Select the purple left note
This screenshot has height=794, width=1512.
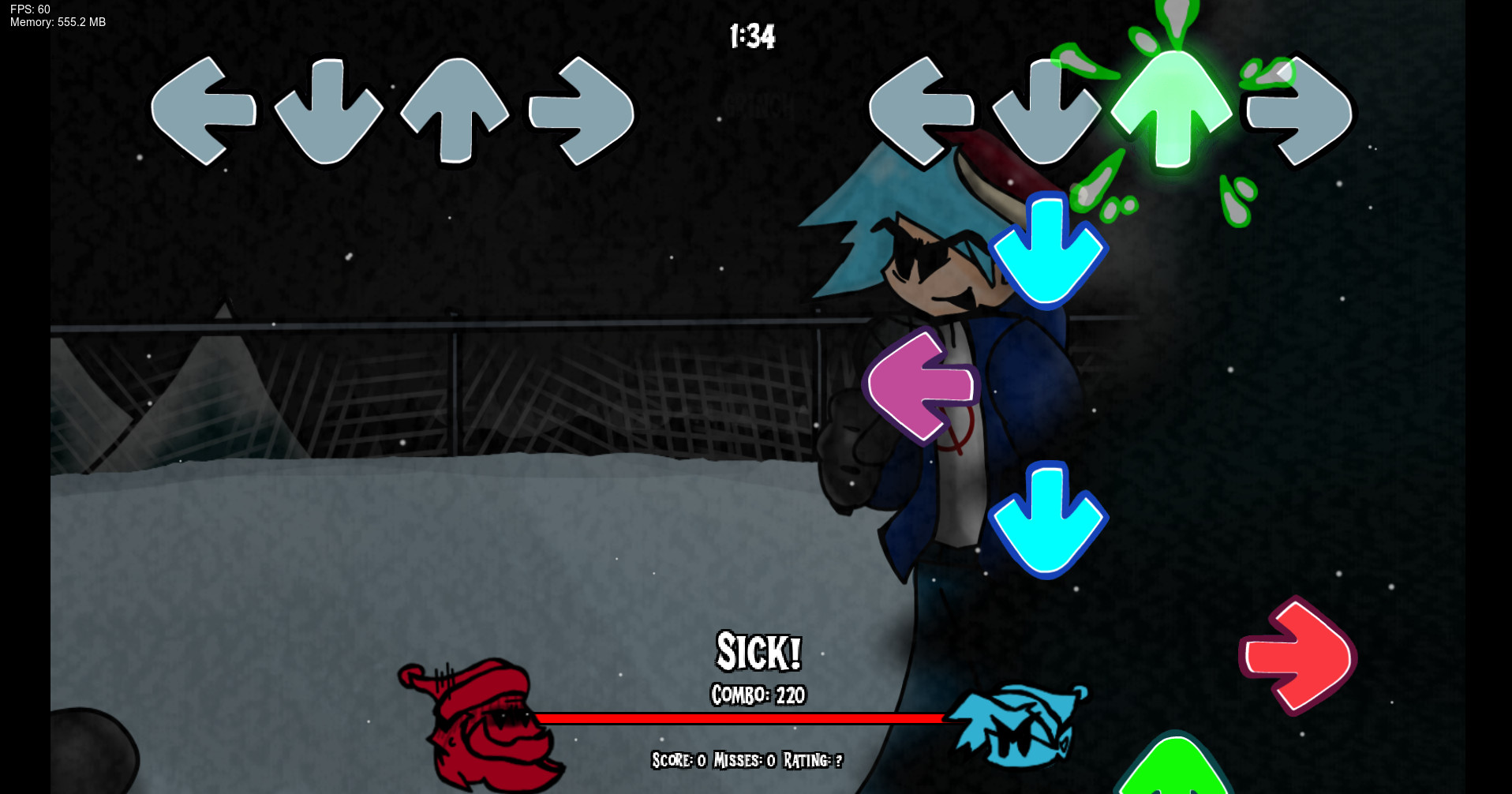pos(919,384)
